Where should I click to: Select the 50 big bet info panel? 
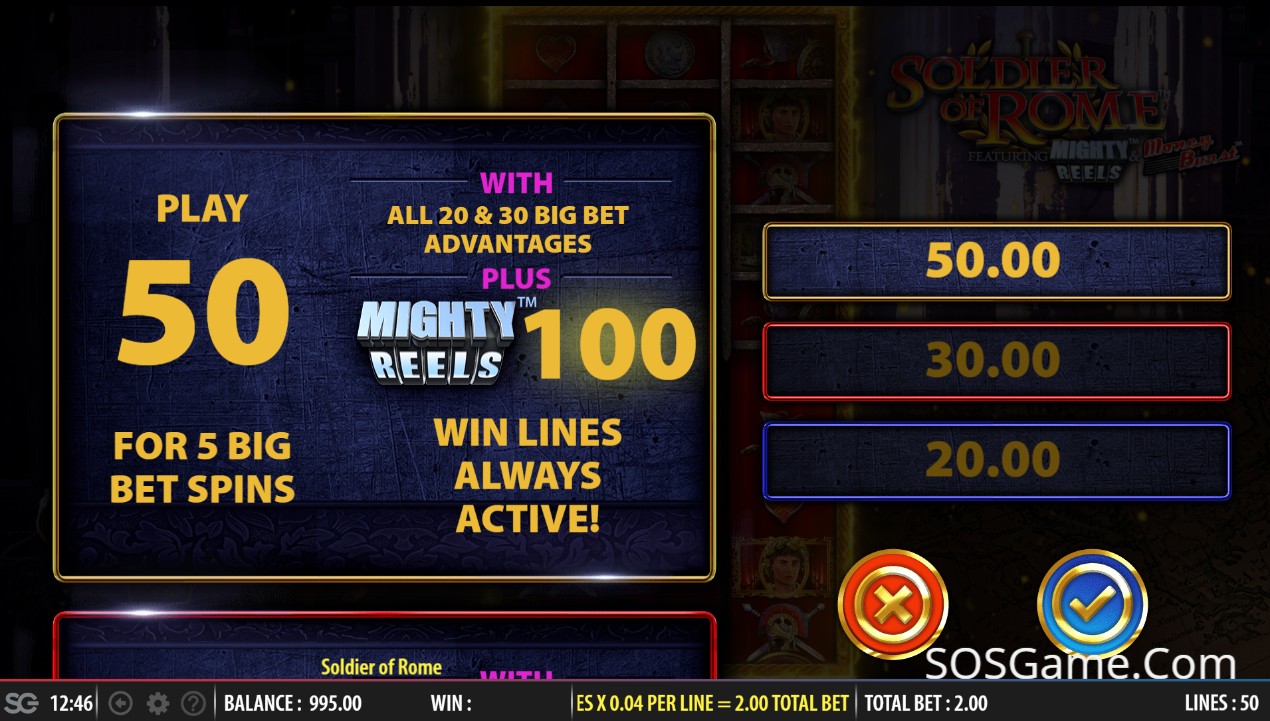coord(384,347)
